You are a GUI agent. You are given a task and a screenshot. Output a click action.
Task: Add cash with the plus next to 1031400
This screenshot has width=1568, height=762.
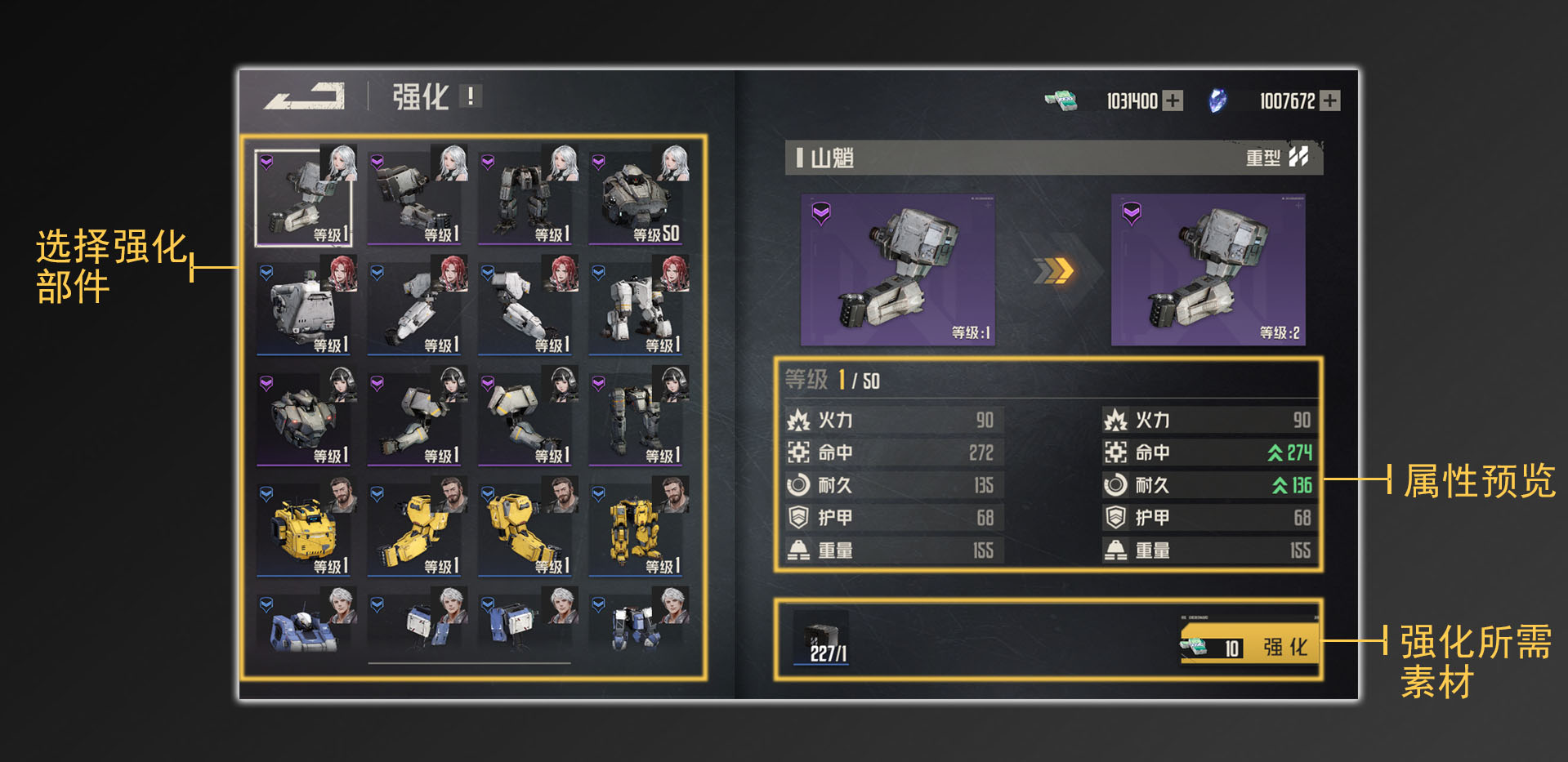coord(1173,100)
